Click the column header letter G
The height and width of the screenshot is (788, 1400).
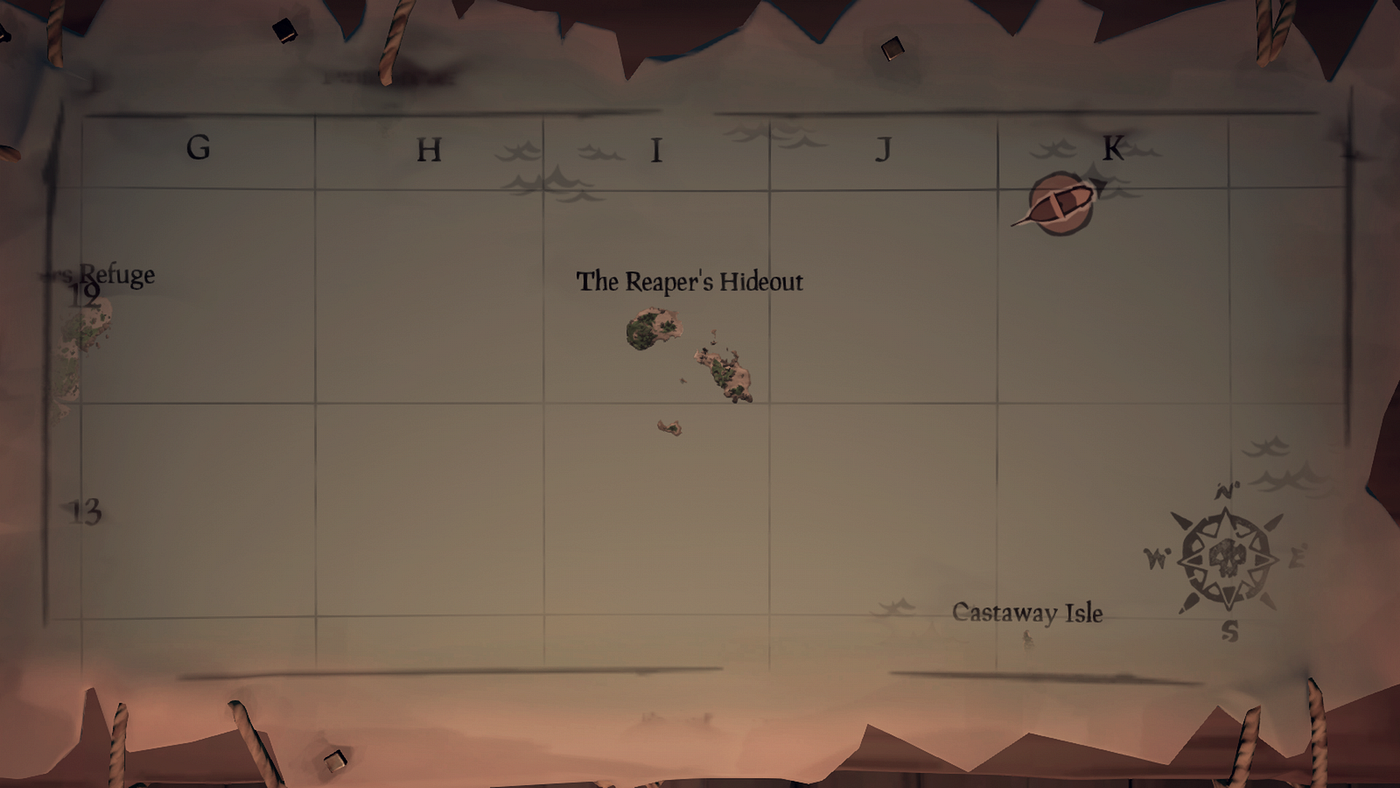pos(197,148)
